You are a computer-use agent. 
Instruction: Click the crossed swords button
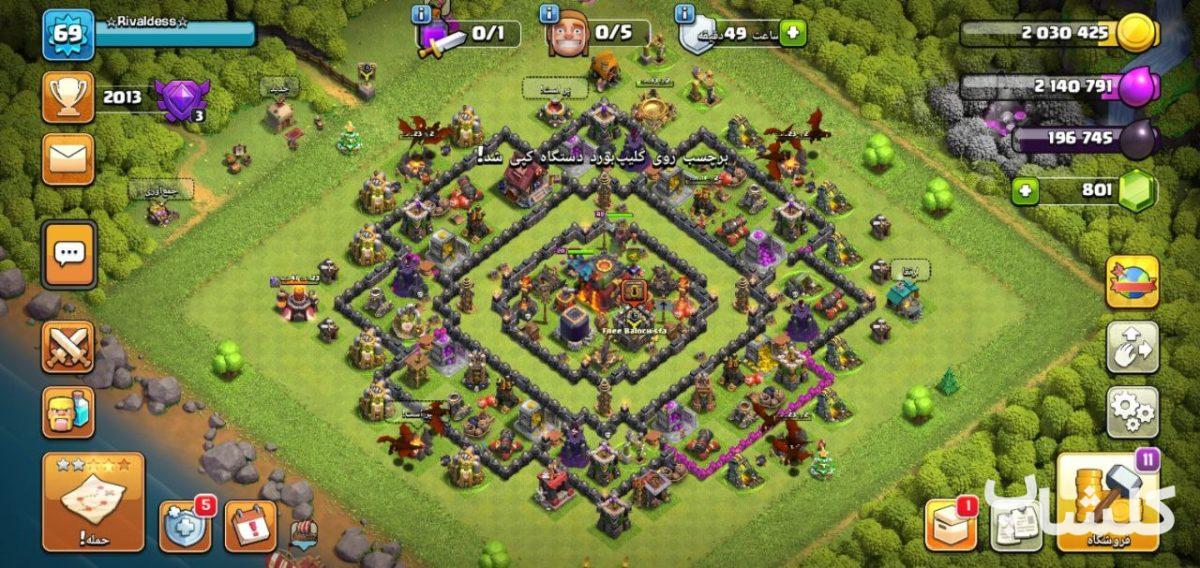pyautogui.click(x=68, y=347)
